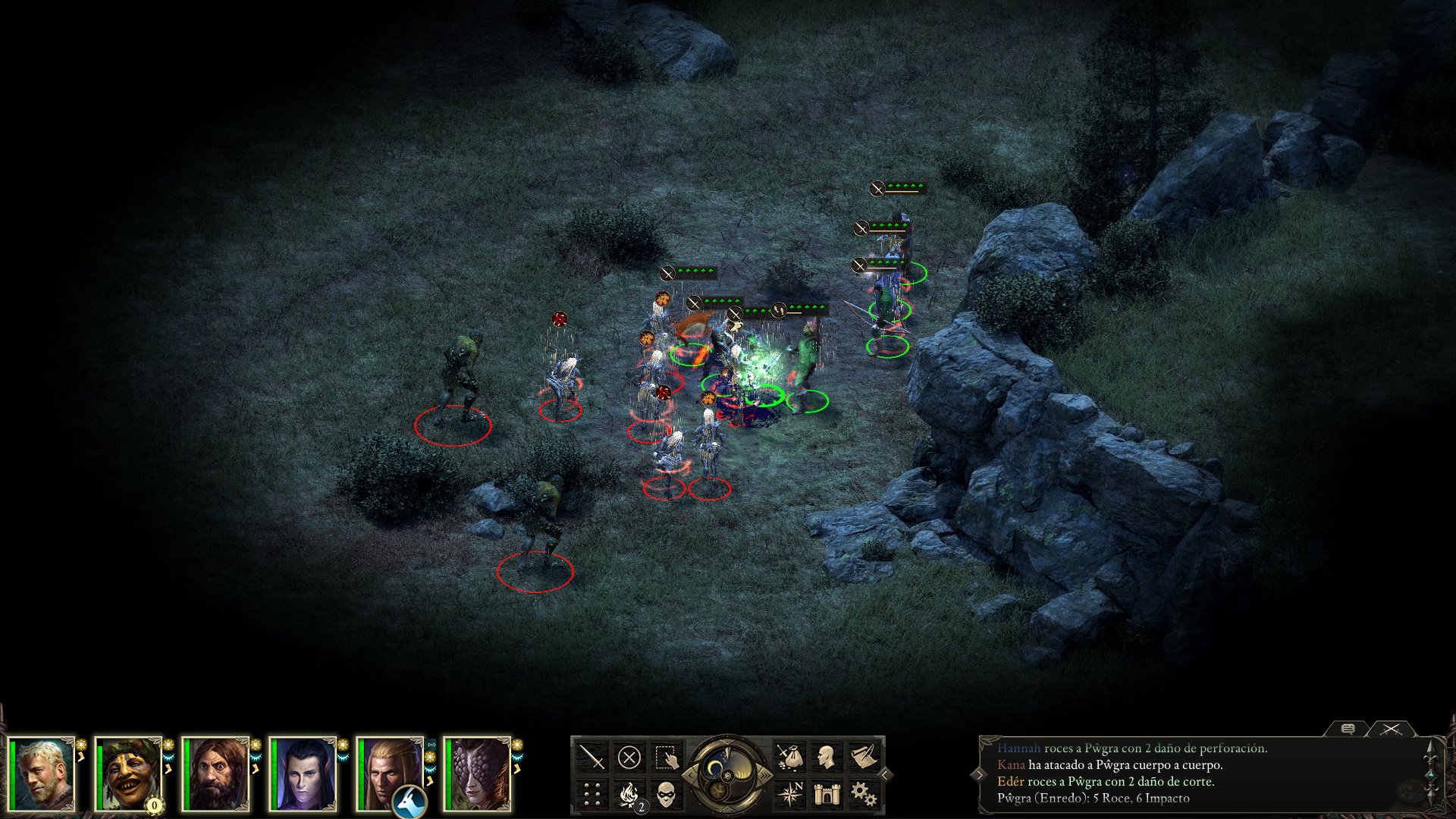
Task: Activate the area selection tool icon
Action: (667, 757)
